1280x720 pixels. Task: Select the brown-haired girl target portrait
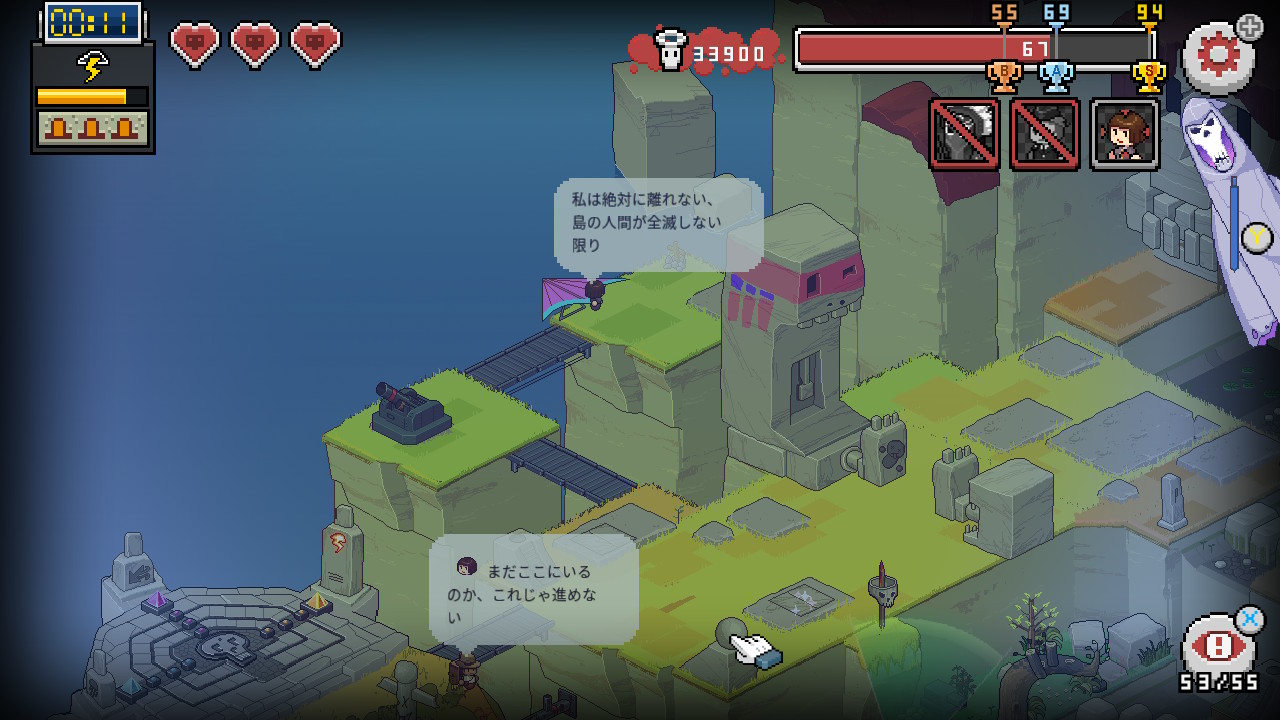1125,134
